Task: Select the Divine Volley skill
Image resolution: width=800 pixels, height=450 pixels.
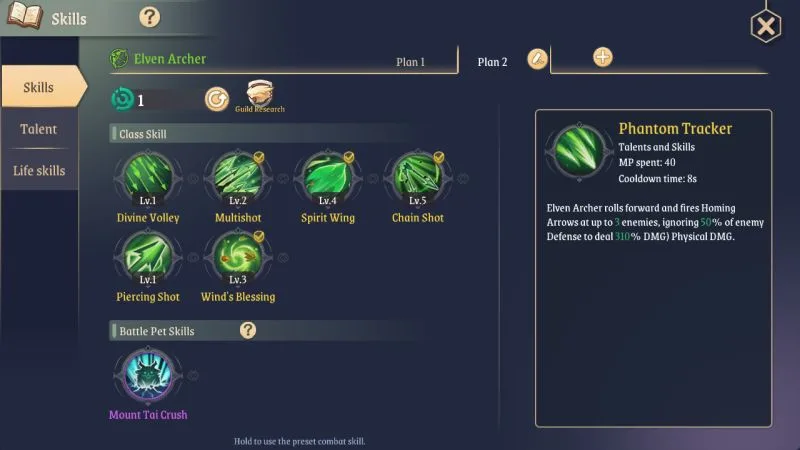Action: 148,180
